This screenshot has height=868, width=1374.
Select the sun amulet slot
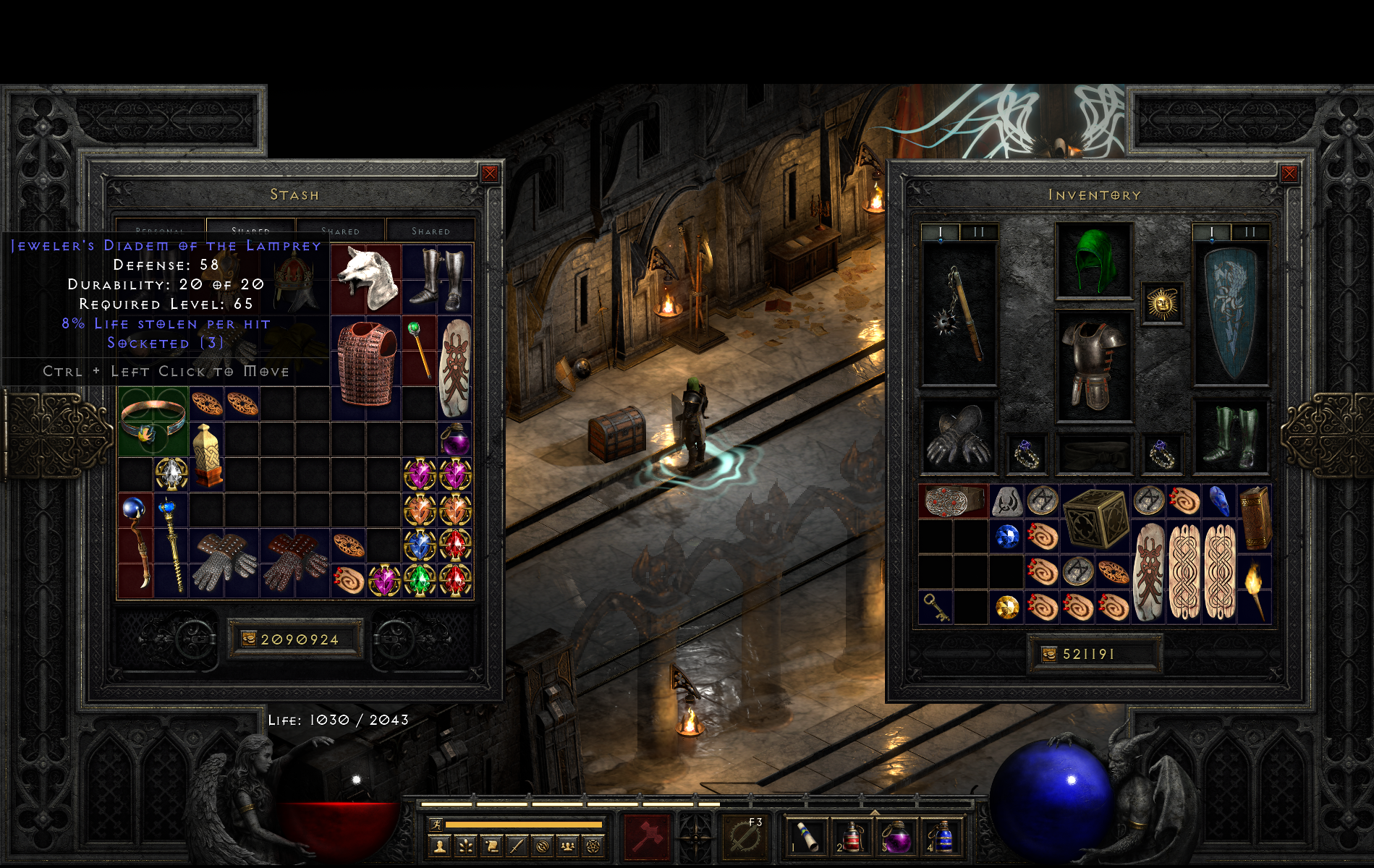pyautogui.click(x=1162, y=303)
